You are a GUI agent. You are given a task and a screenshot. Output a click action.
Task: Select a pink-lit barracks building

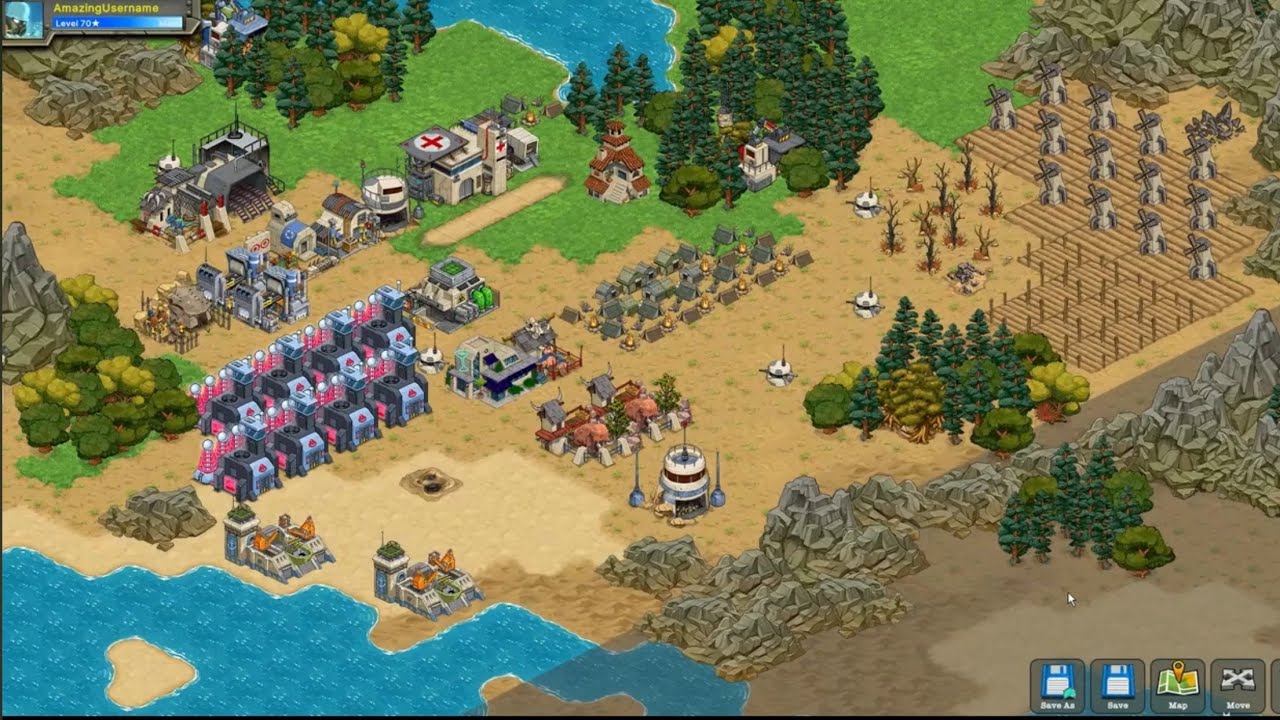(x=300, y=400)
